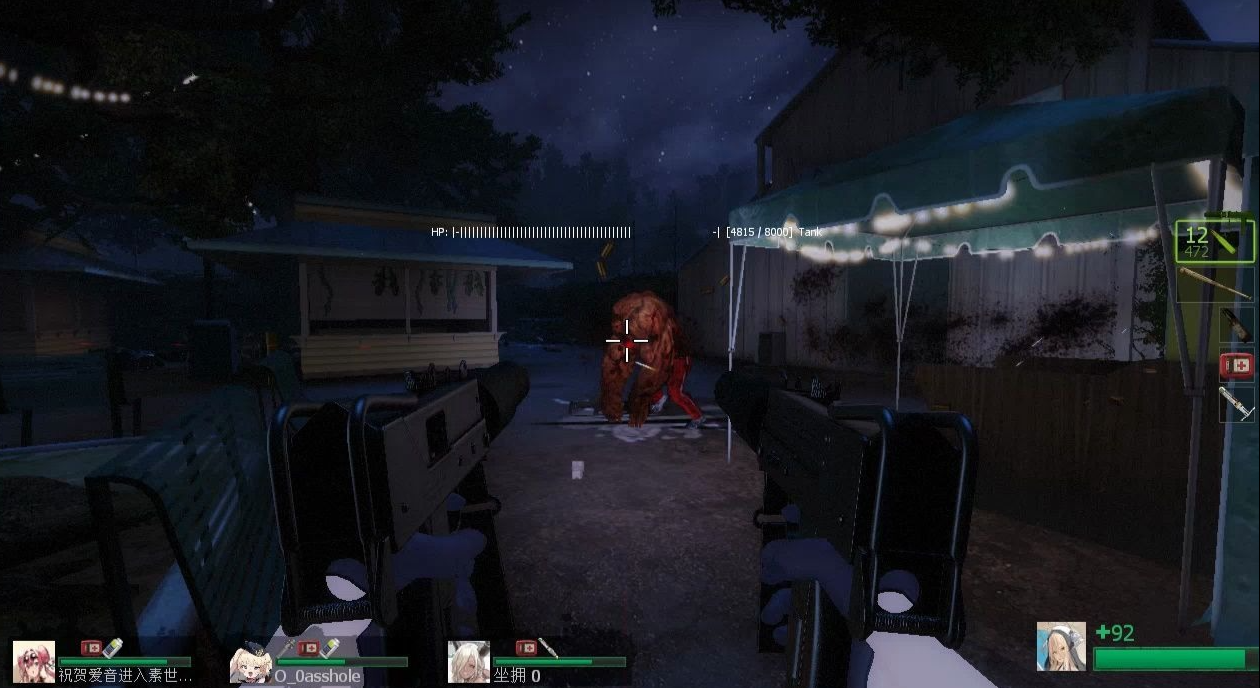
Task: Select the adrenaline shot slot
Action: point(1237,404)
